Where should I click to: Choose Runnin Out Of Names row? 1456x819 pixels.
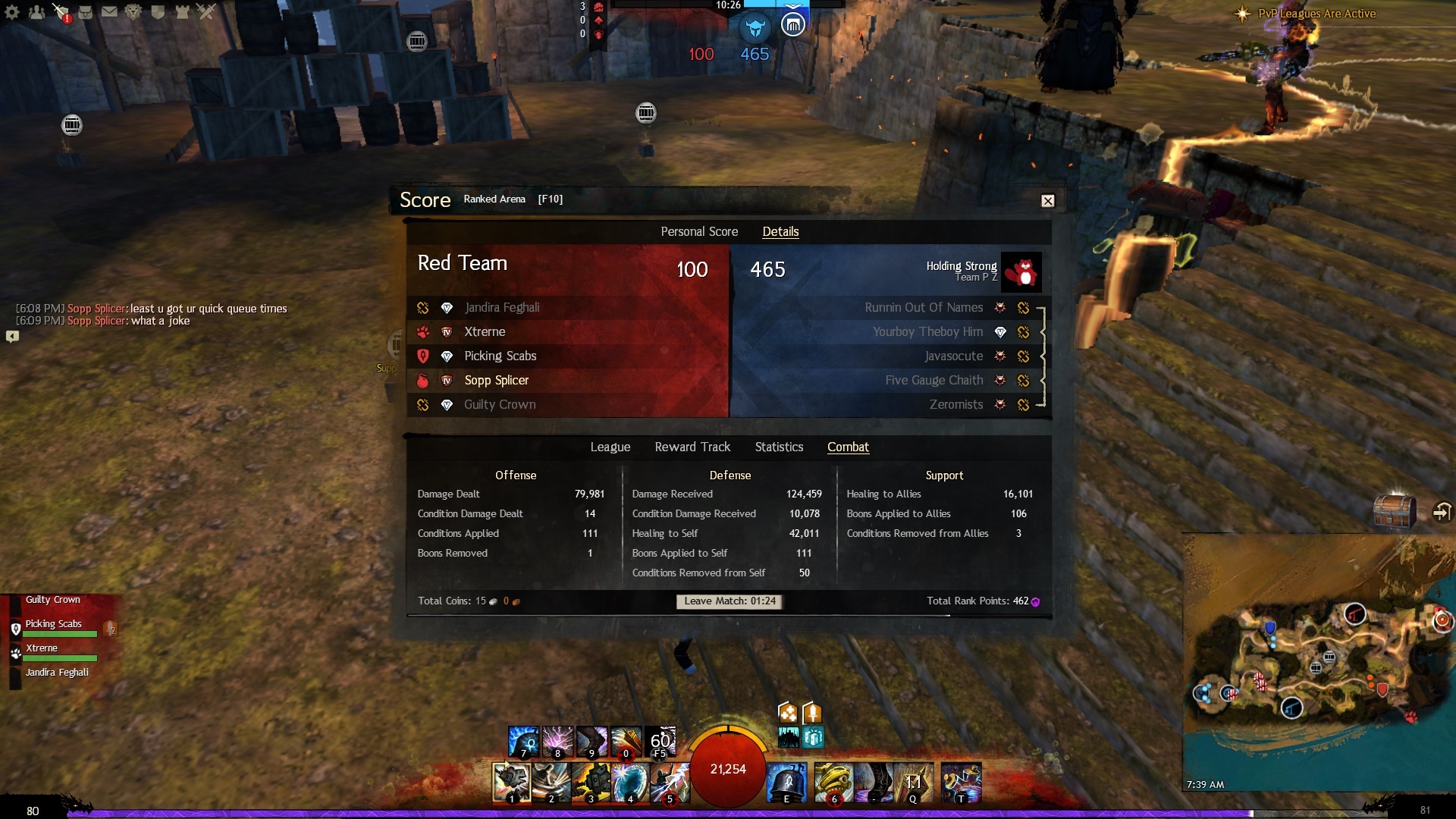tap(923, 308)
